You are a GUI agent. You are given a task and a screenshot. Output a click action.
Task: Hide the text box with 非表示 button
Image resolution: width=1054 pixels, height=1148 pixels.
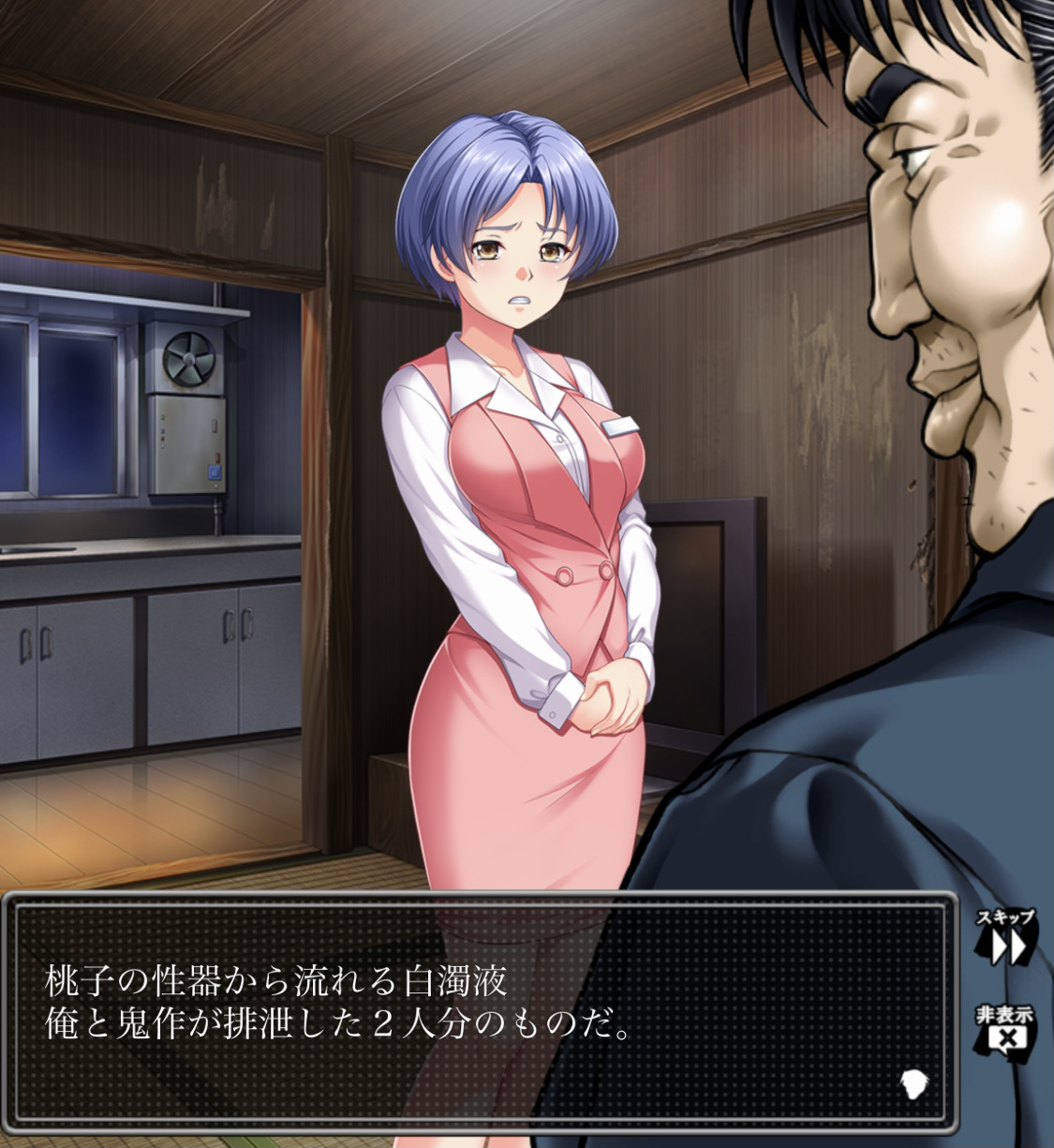pyautogui.click(x=1006, y=1031)
